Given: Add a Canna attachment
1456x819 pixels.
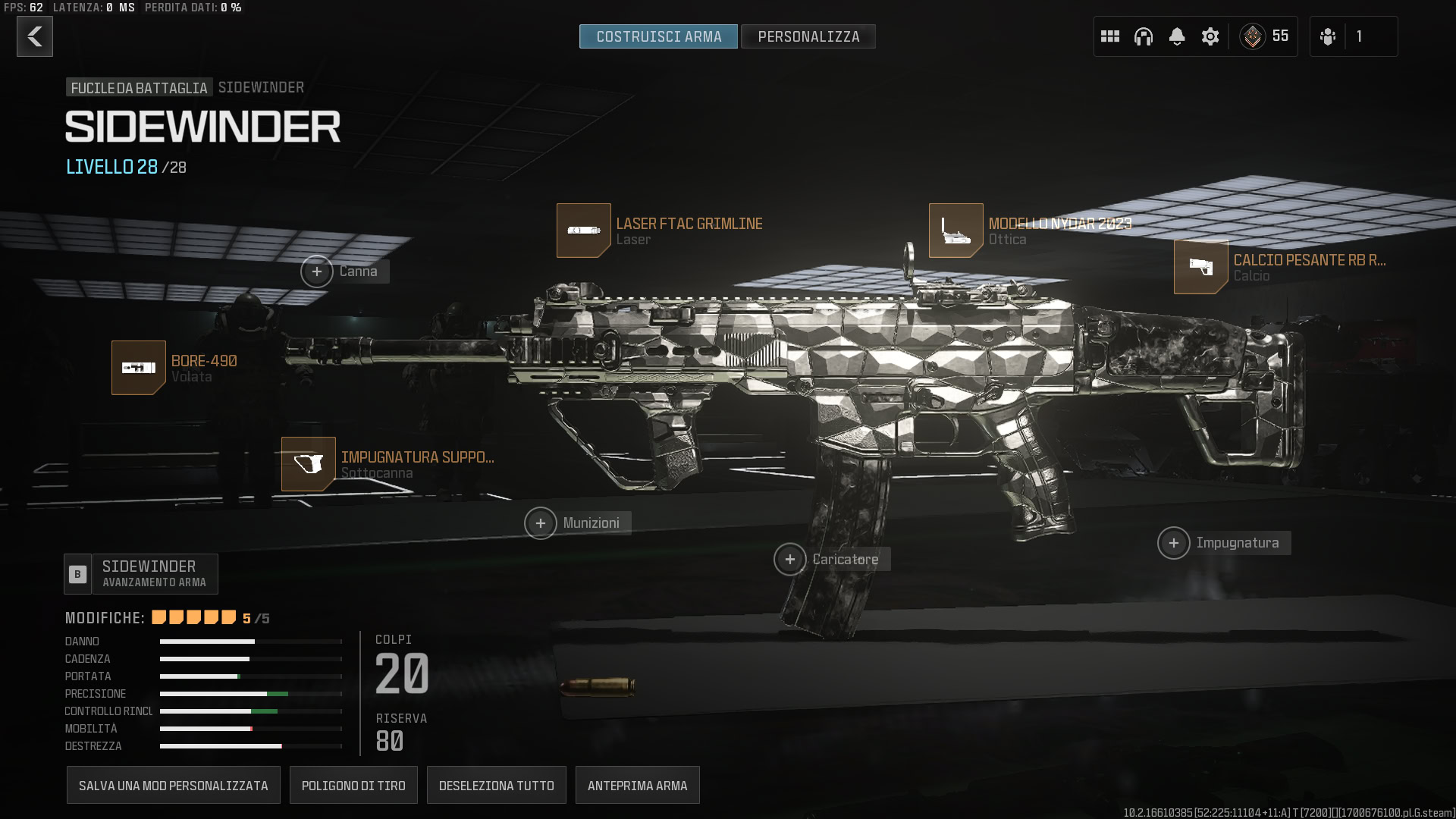Looking at the screenshot, I should point(317,271).
